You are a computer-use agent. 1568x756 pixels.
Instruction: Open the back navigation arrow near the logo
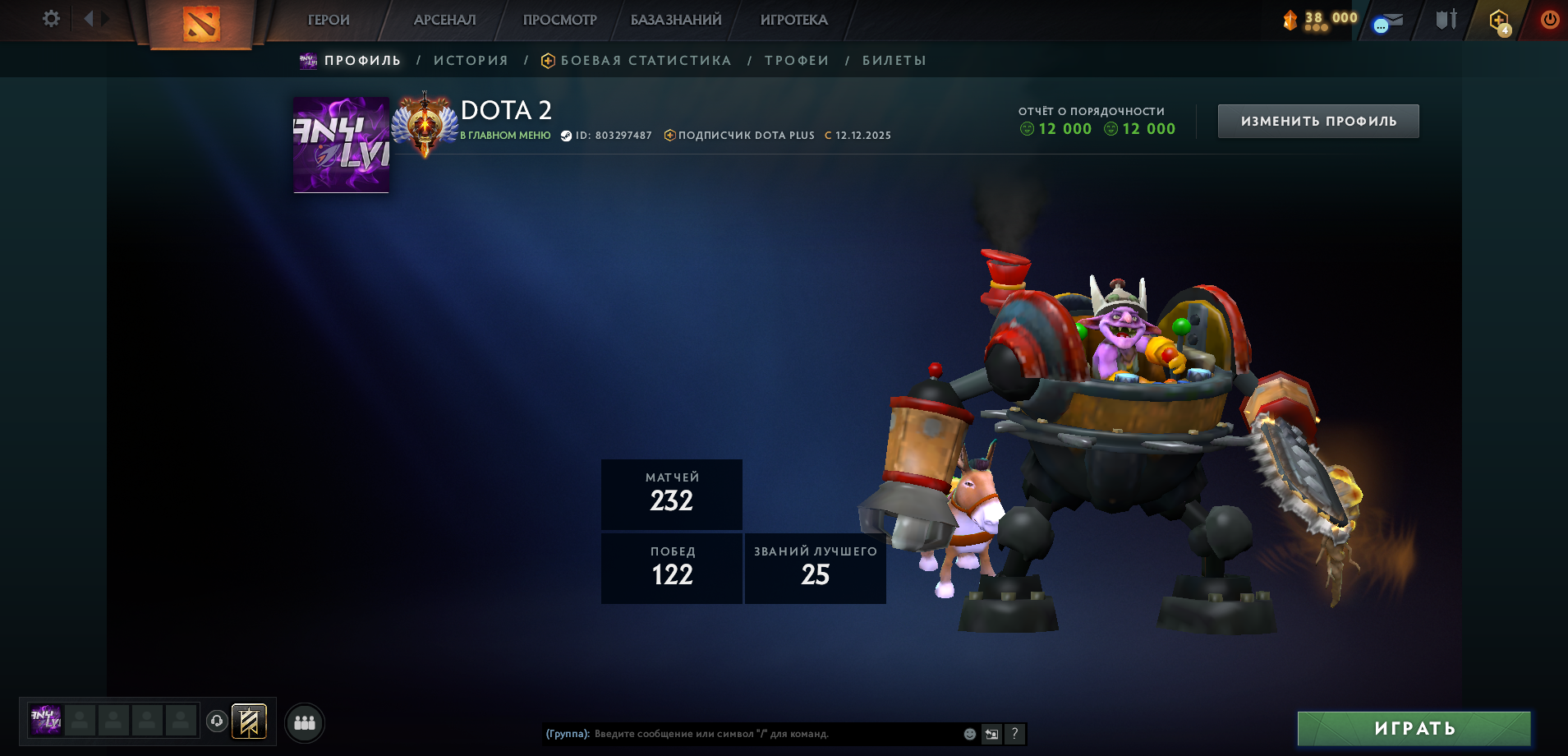[90, 16]
